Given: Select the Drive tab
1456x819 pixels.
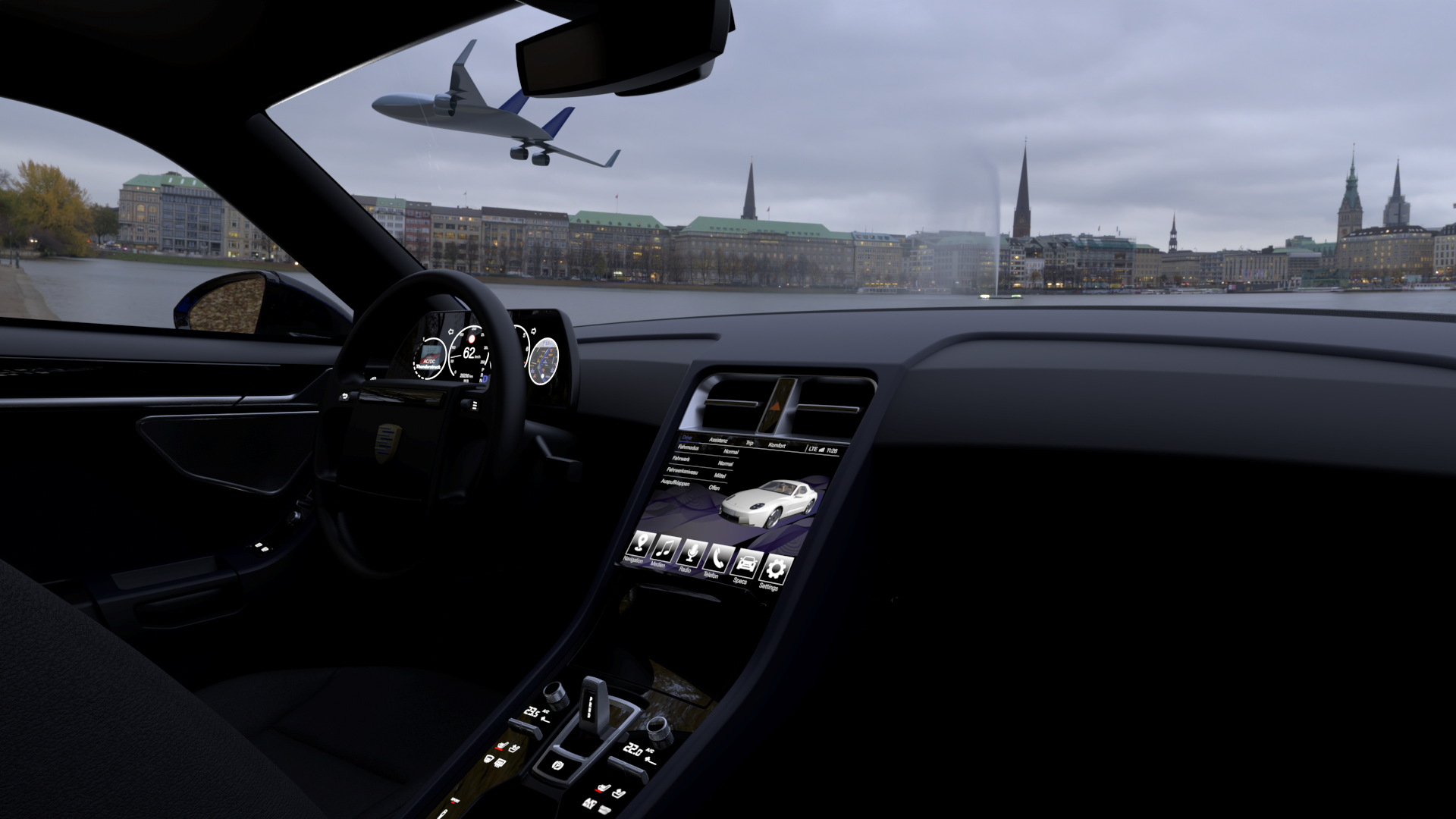Looking at the screenshot, I should 687,438.
